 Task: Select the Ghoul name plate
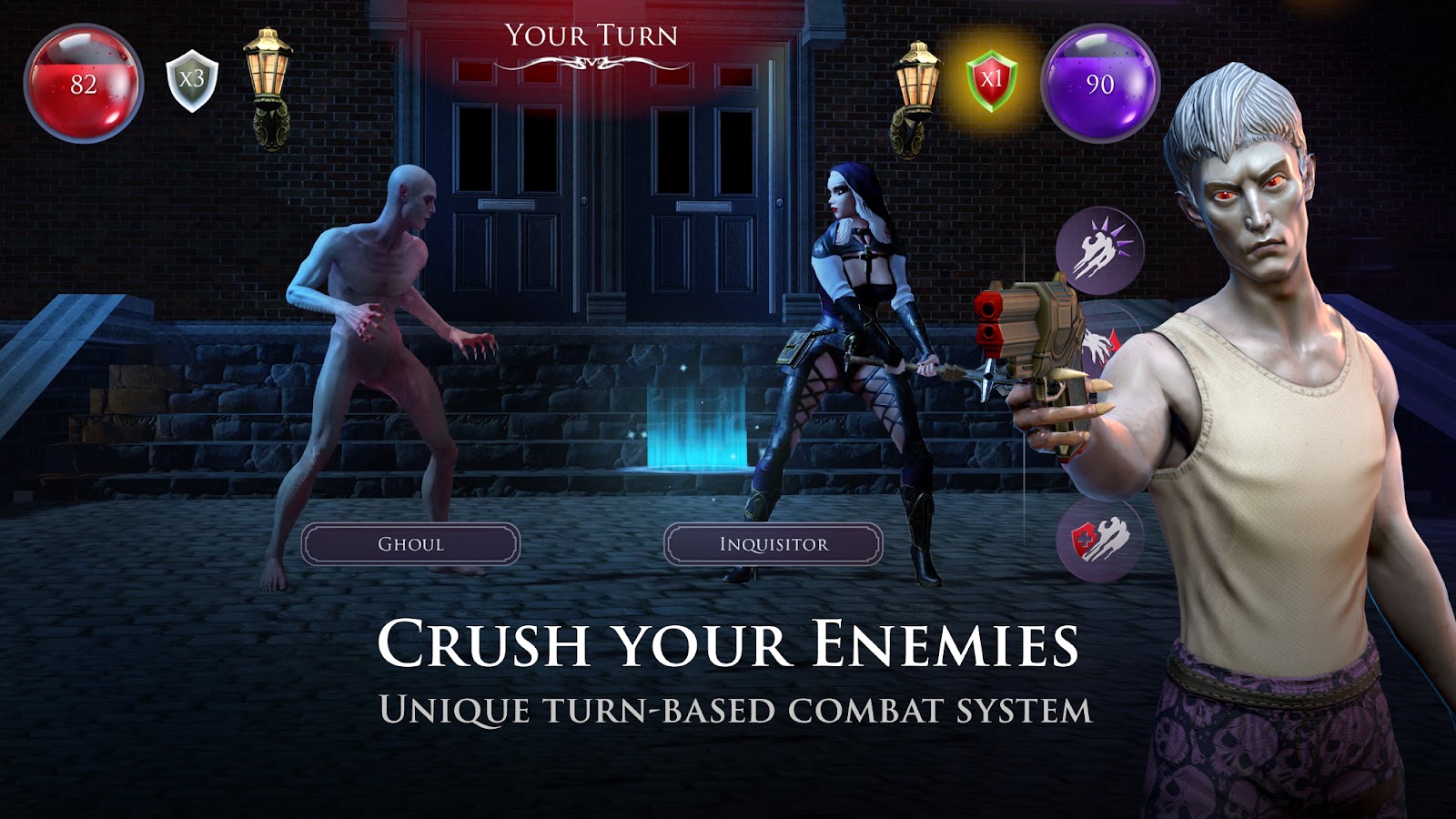pos(410,544)
